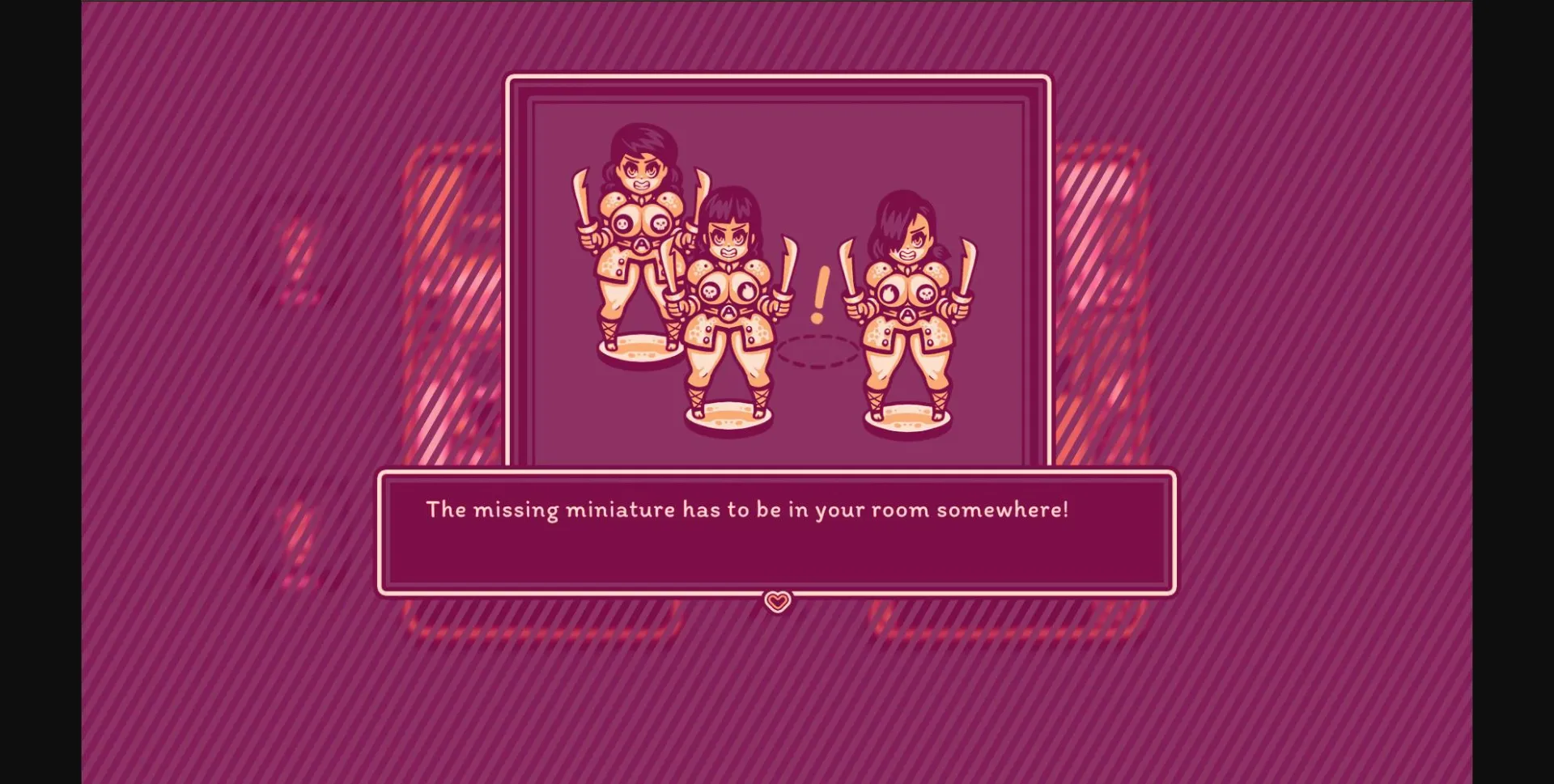Click the heart continue indicator below the dialogue box
This screenshot has width=1554, height=784.
(x=776, y=602)
